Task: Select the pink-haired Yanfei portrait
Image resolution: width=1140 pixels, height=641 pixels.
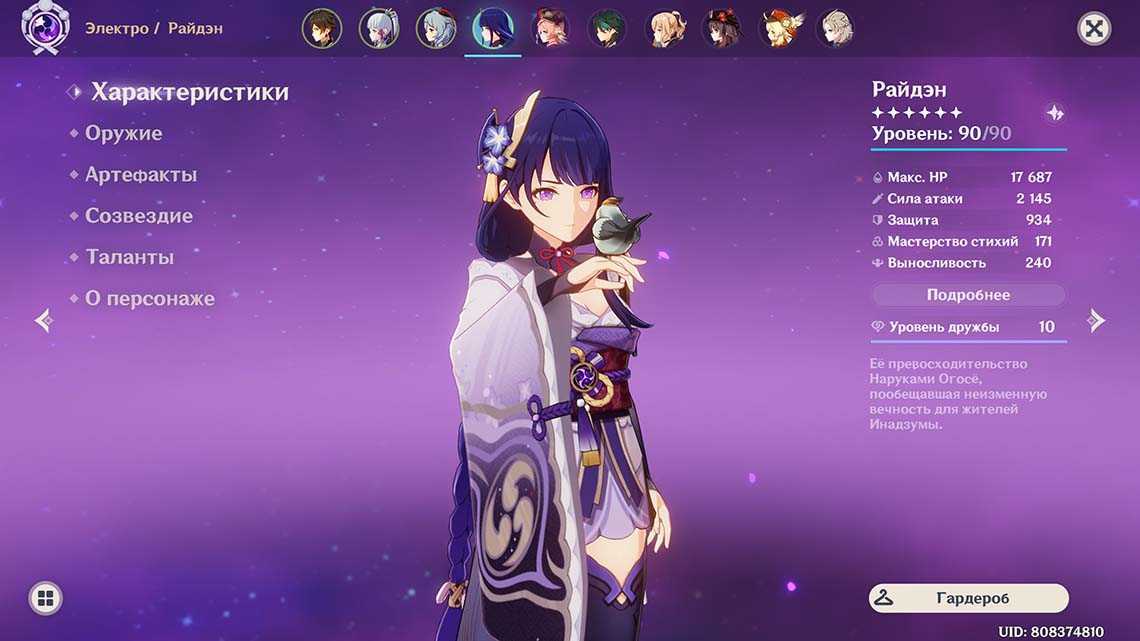Action: pyautogui.click(x=551, y=29)
